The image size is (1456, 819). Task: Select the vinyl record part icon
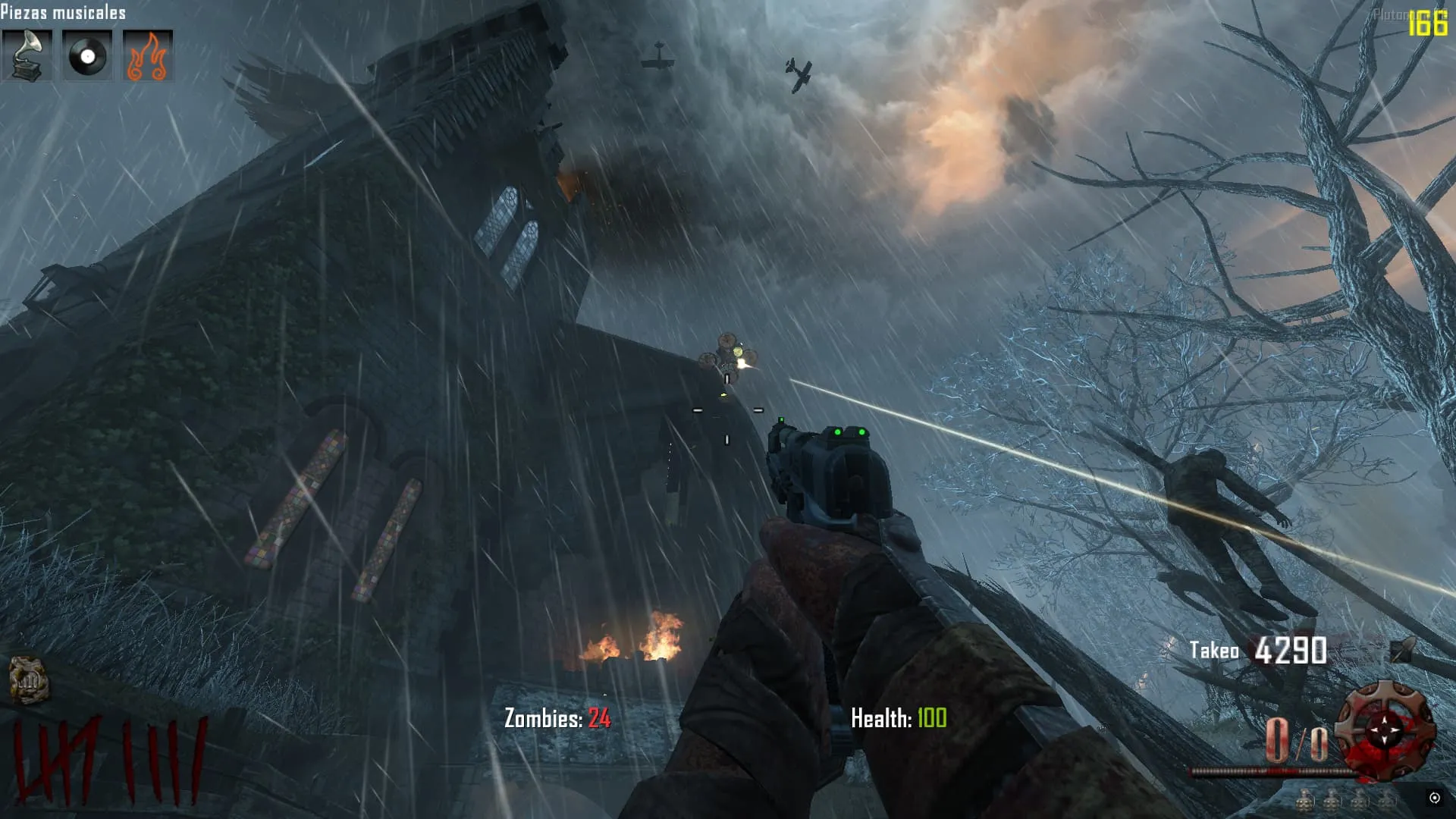pos(87,55)
